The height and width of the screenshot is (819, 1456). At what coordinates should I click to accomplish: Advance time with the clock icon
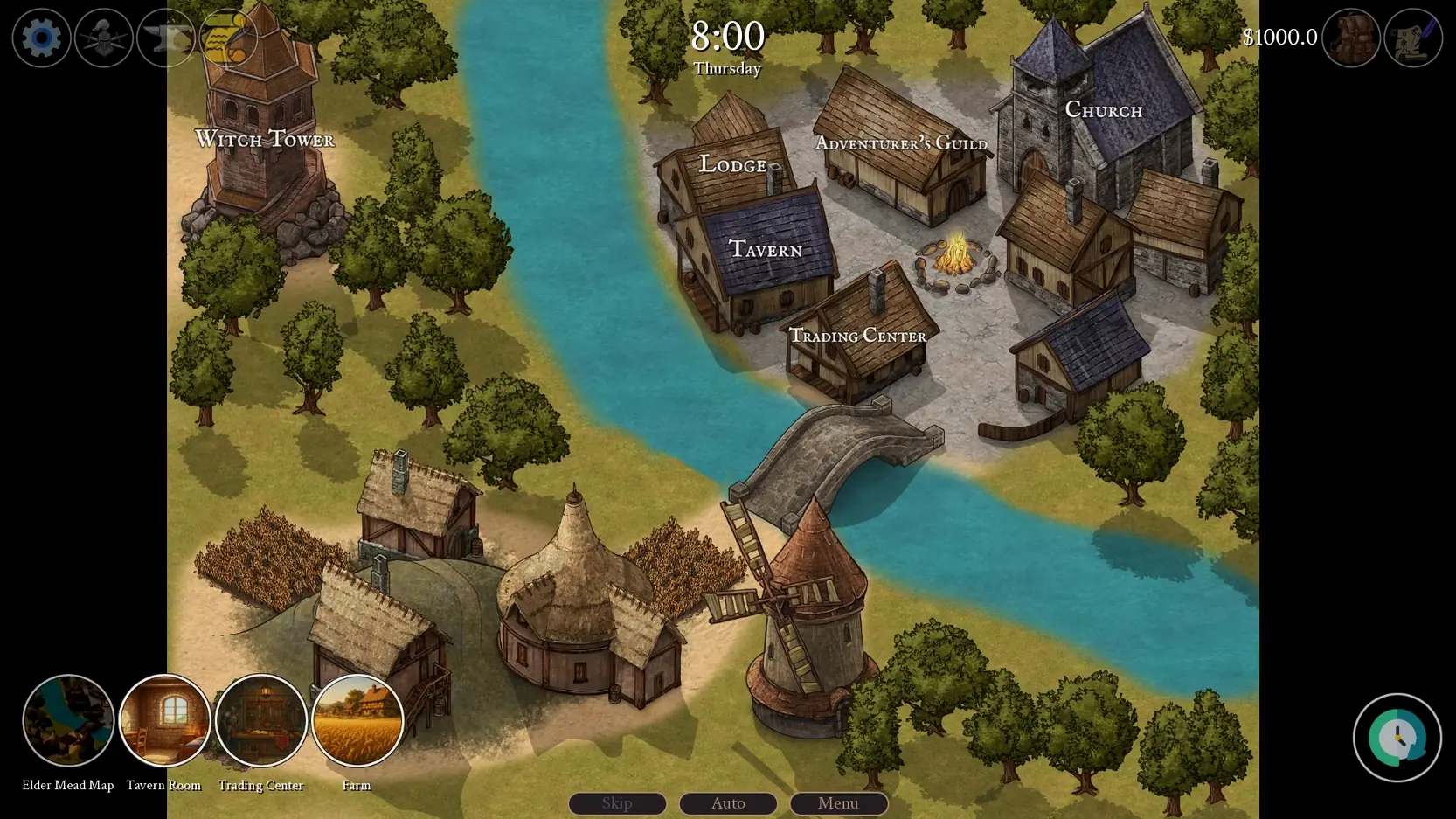(x=1397, y=737)
